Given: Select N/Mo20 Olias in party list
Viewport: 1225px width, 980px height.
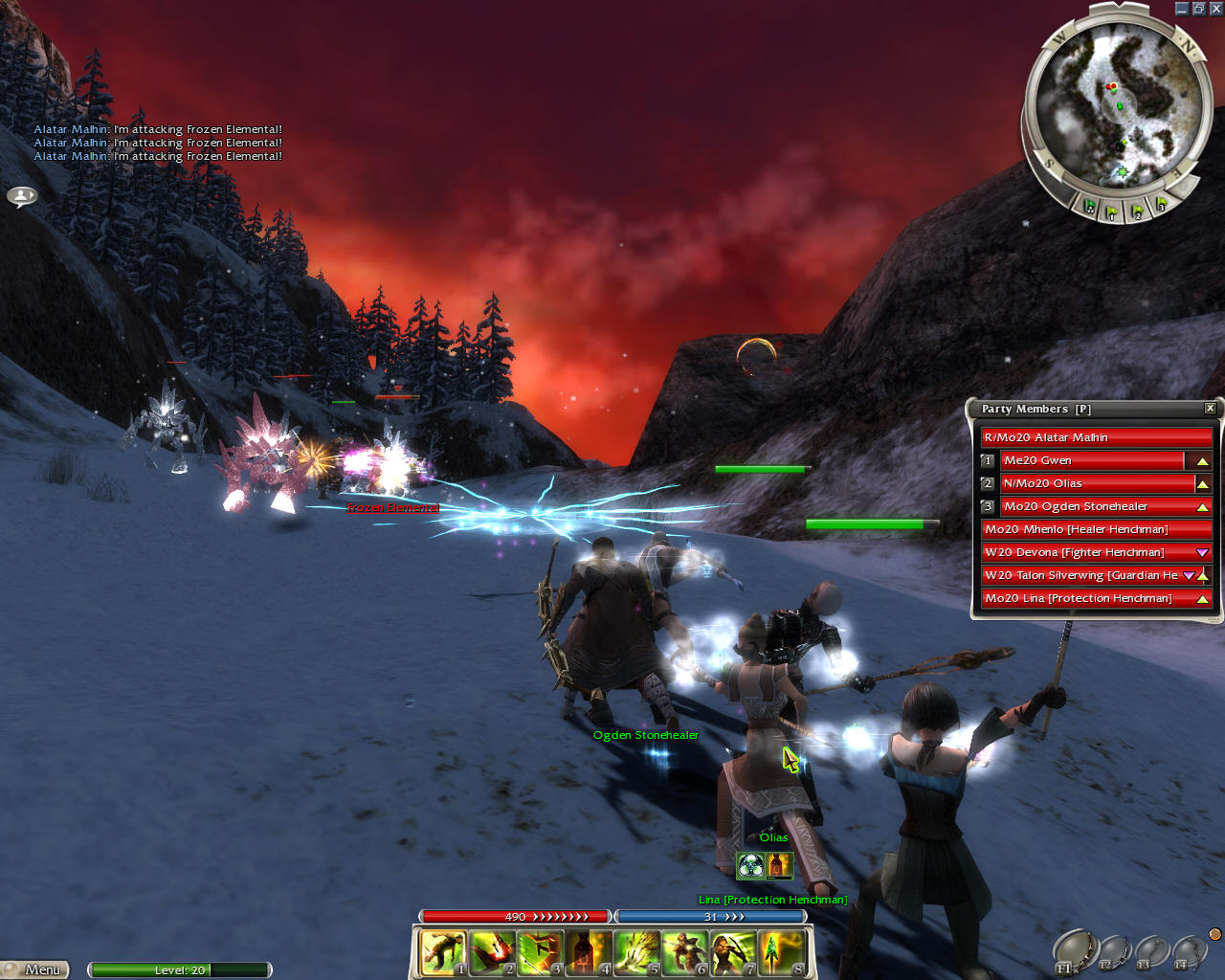Looking at the screenshot, I should pos(1091,483).
